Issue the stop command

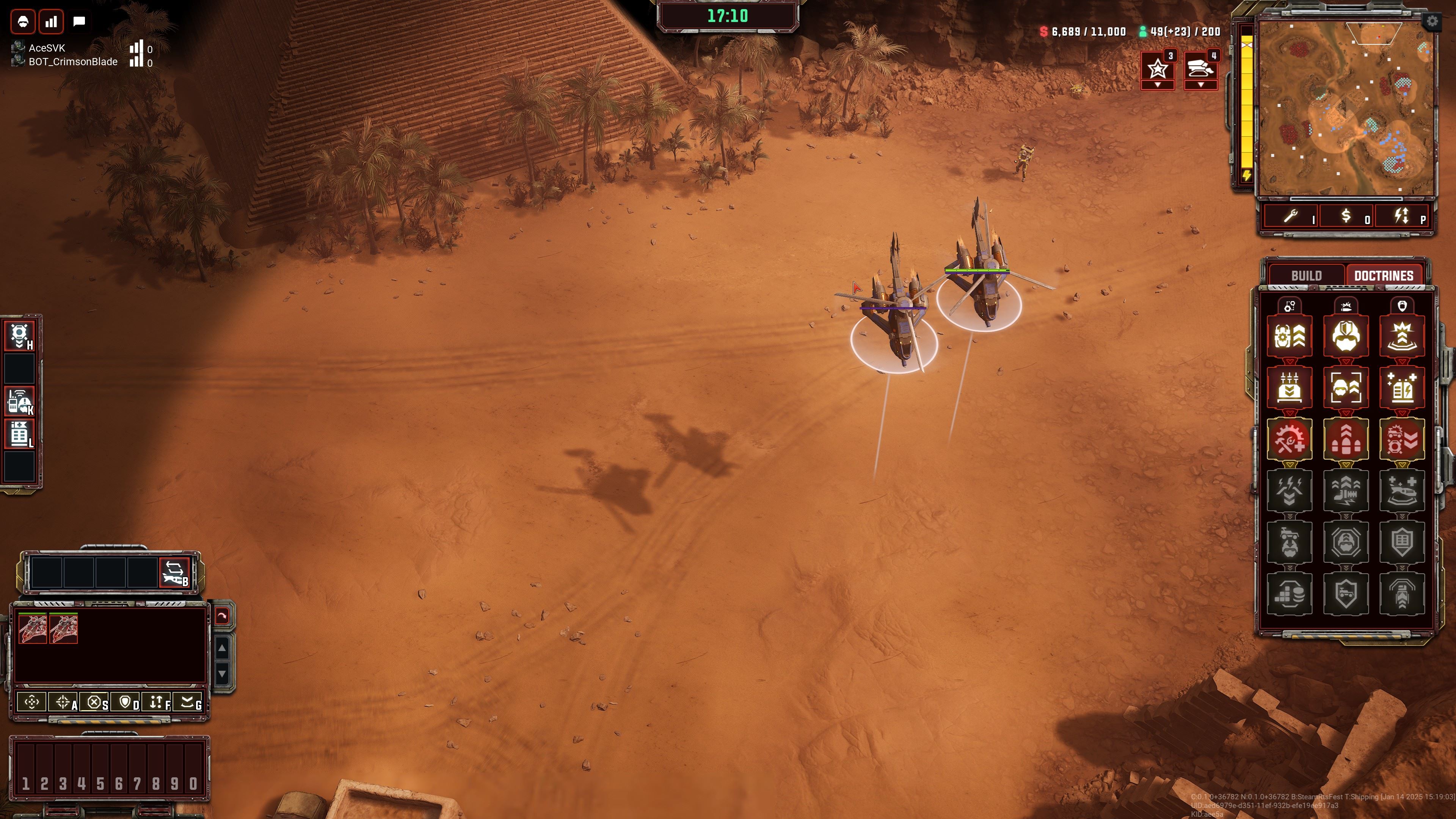(x=94, y=703)
